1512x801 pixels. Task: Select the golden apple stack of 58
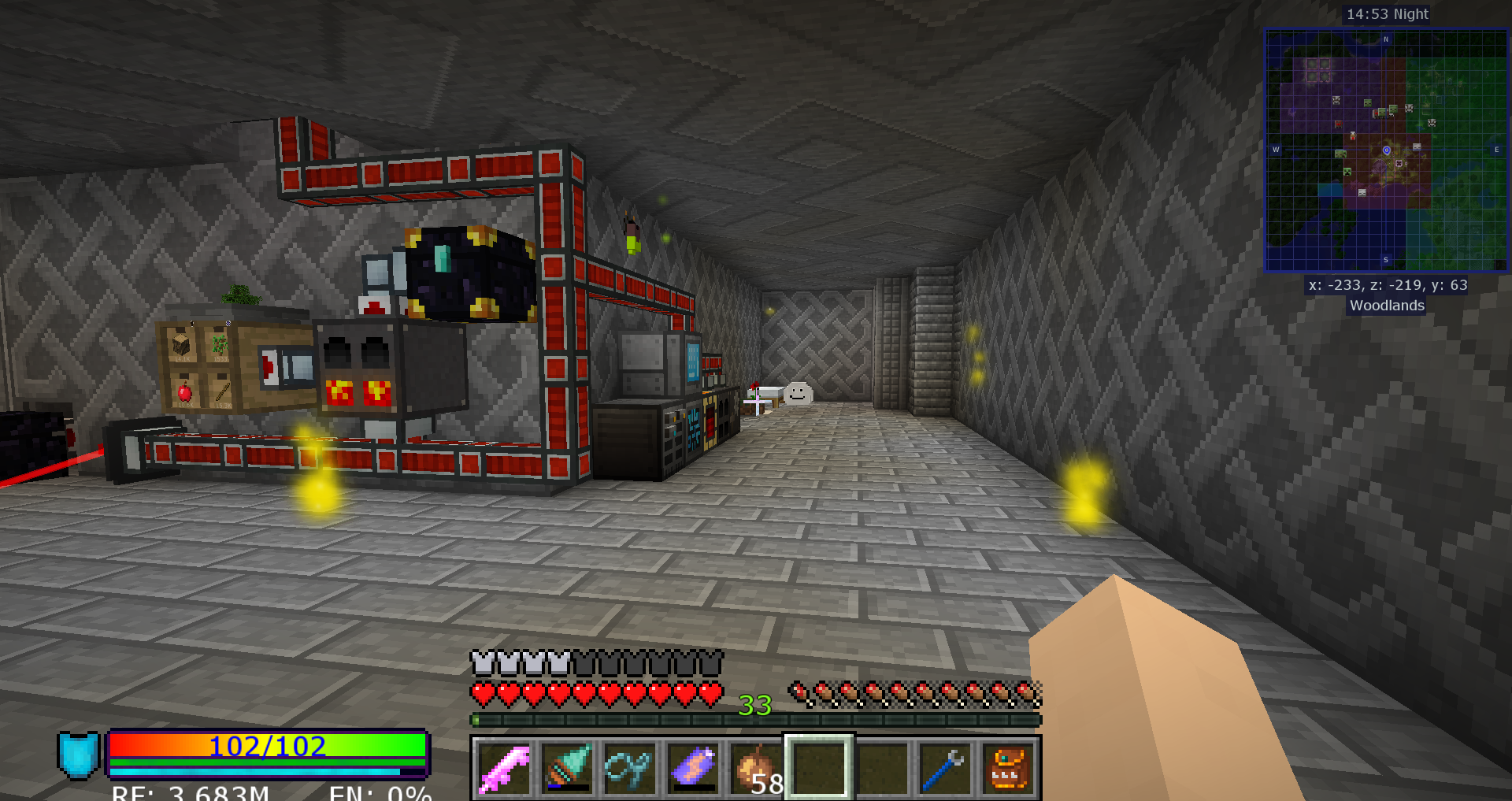756,768
